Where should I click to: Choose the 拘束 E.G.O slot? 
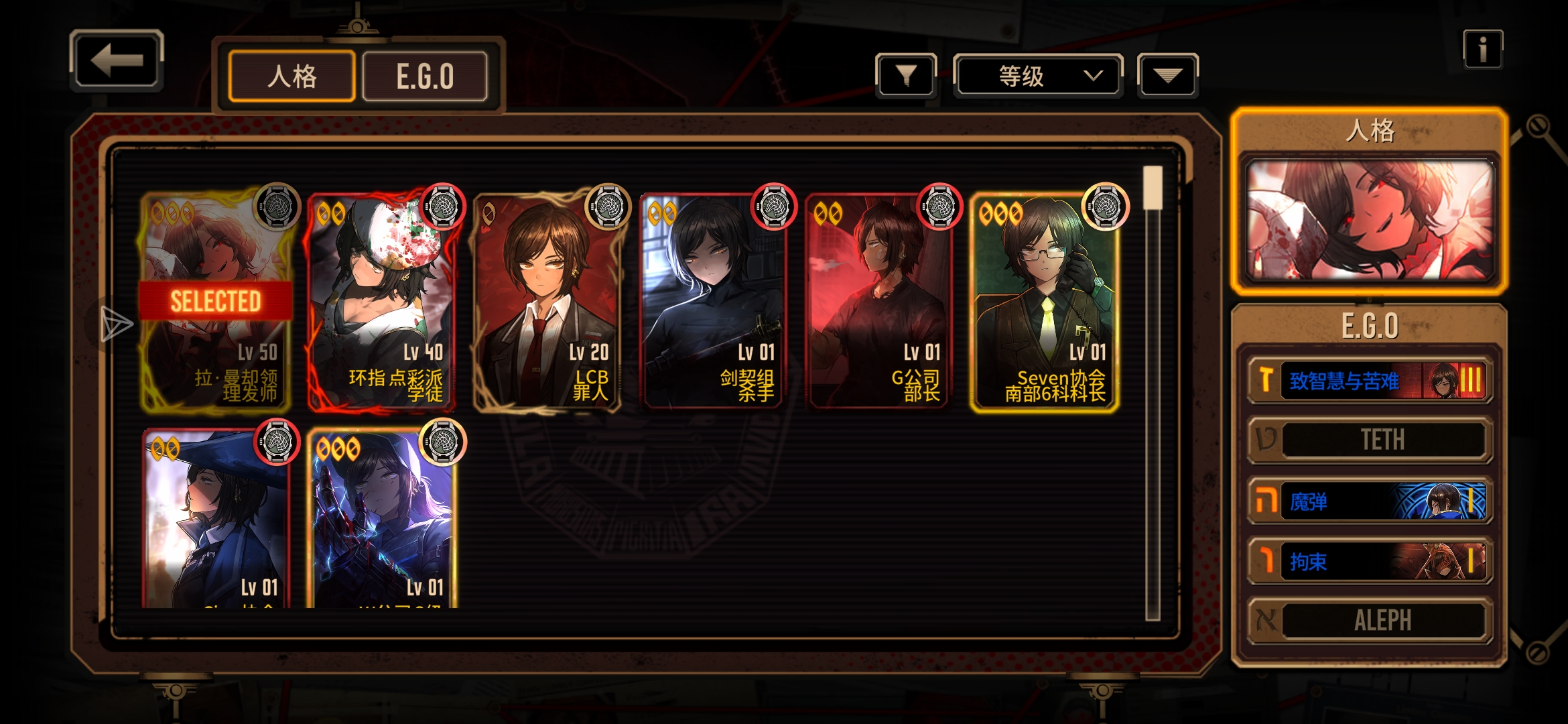pos(1370,561)
